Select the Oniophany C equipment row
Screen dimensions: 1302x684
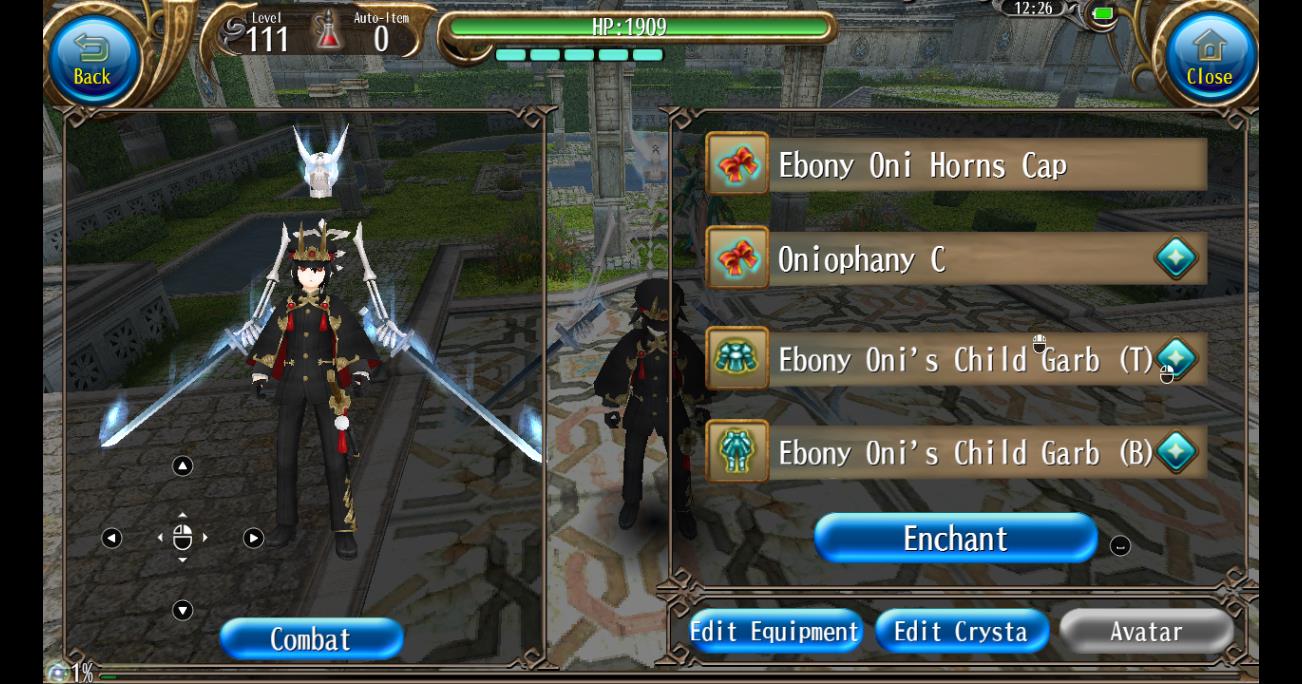[x=956, y=260]
